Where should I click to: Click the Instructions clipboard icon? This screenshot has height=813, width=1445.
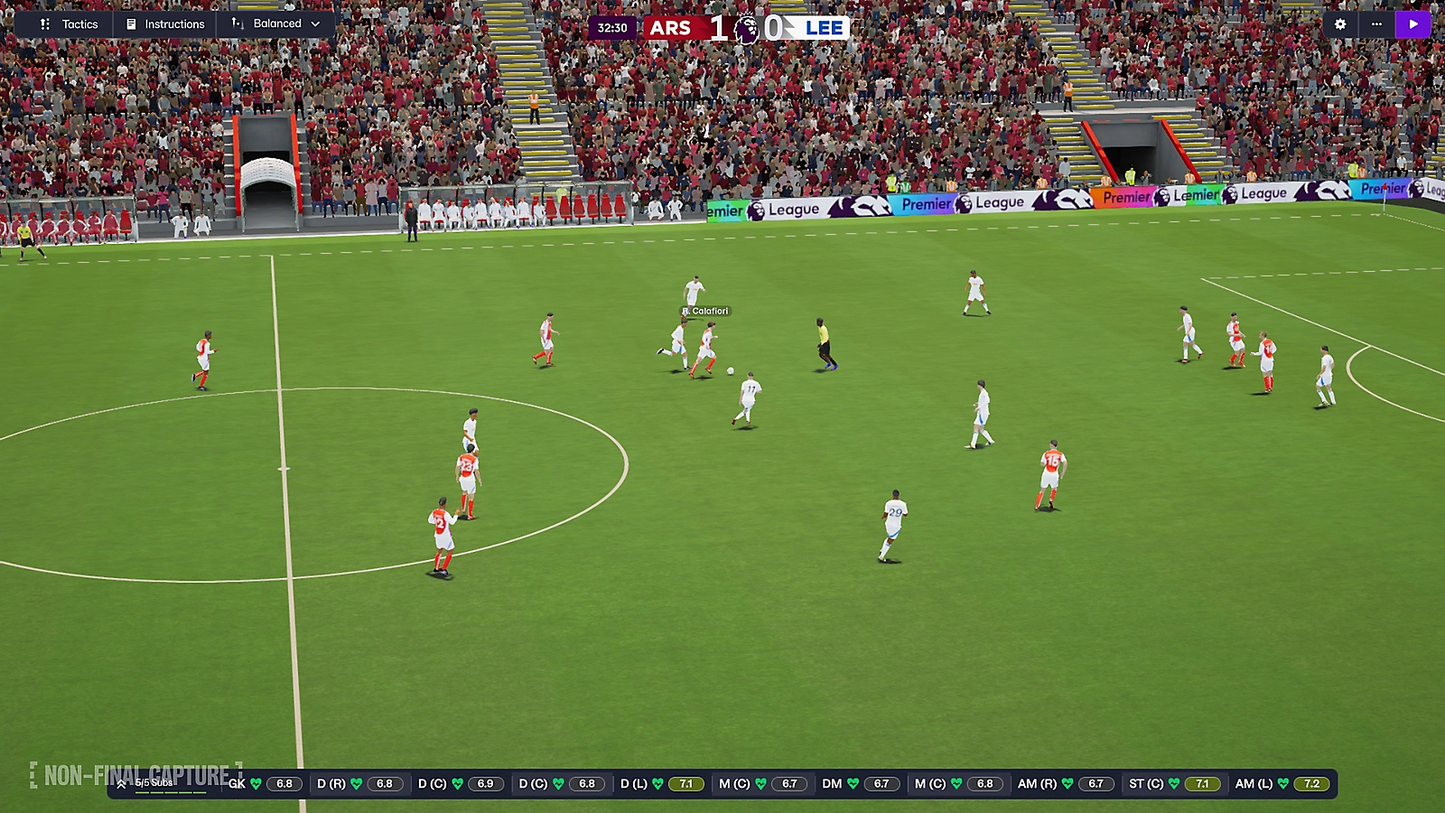pyautogui.click(x=132, y=24)
